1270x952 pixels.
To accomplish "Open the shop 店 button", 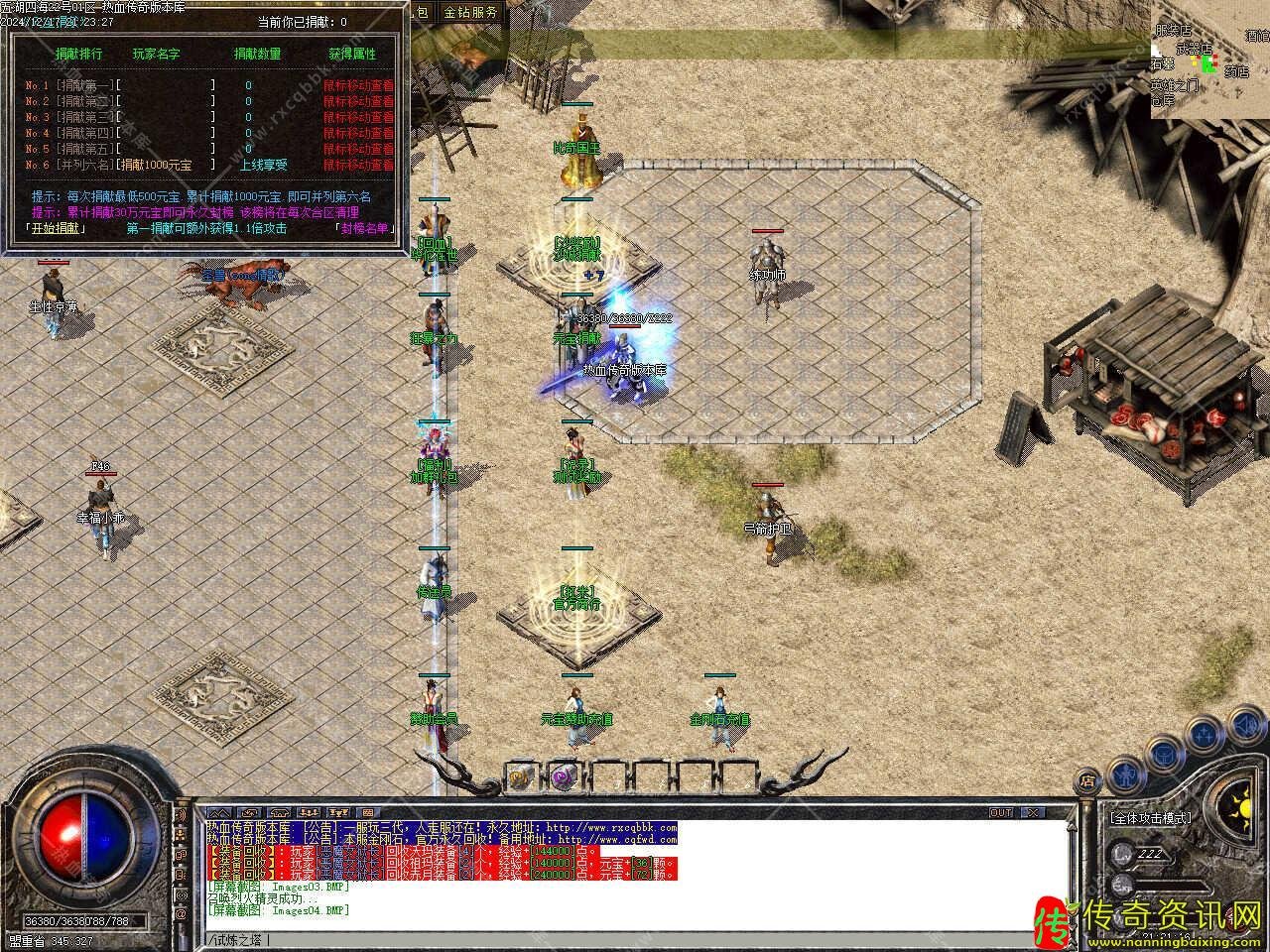I will (x=1088, y=778).
